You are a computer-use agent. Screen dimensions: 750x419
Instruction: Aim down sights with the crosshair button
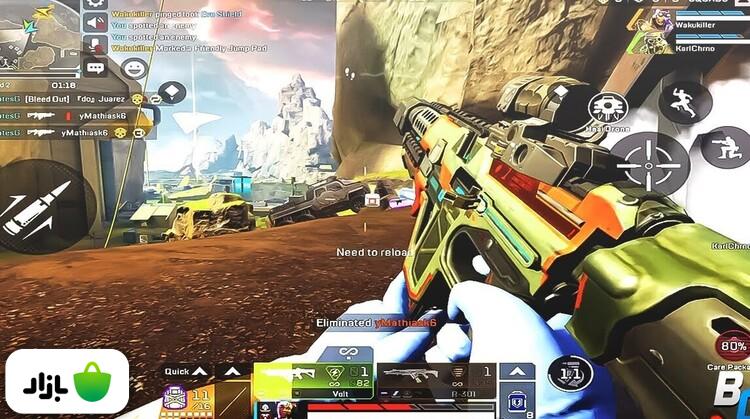click(649, 160)
